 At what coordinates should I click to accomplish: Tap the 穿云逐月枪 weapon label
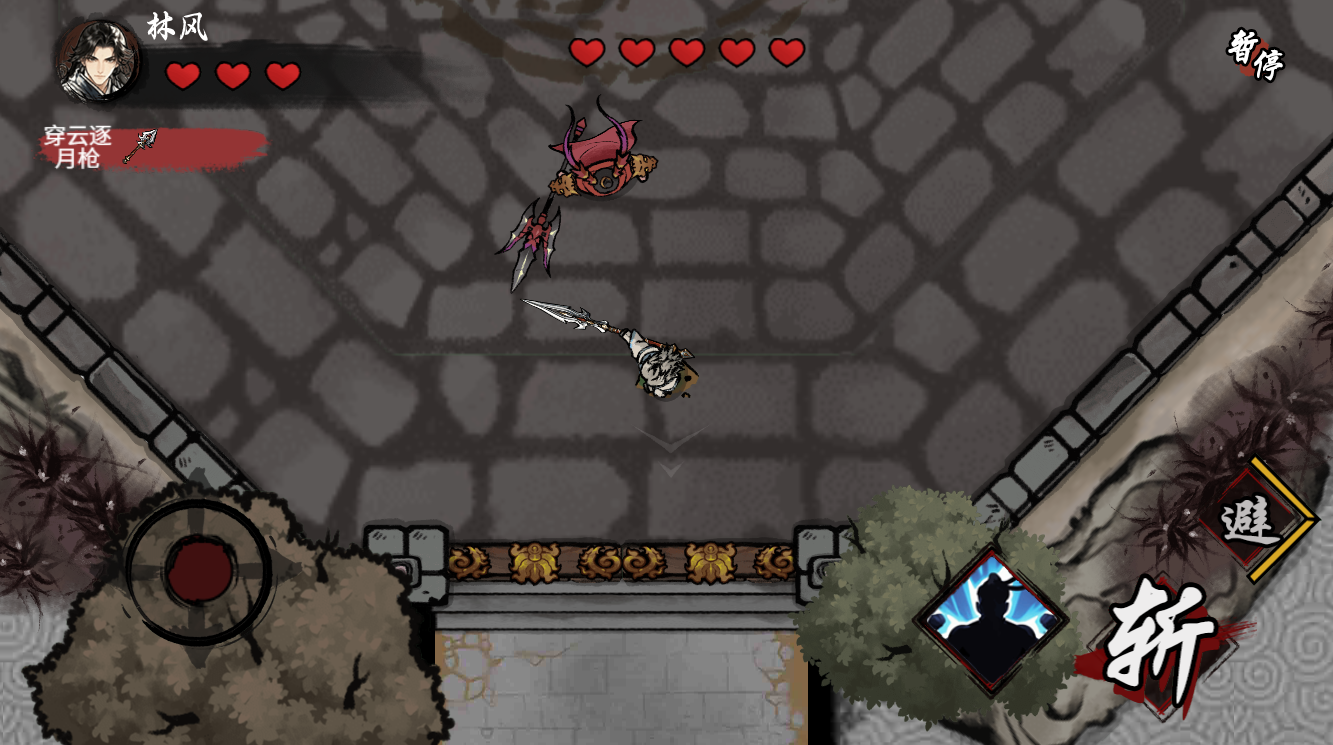(100, 147)
